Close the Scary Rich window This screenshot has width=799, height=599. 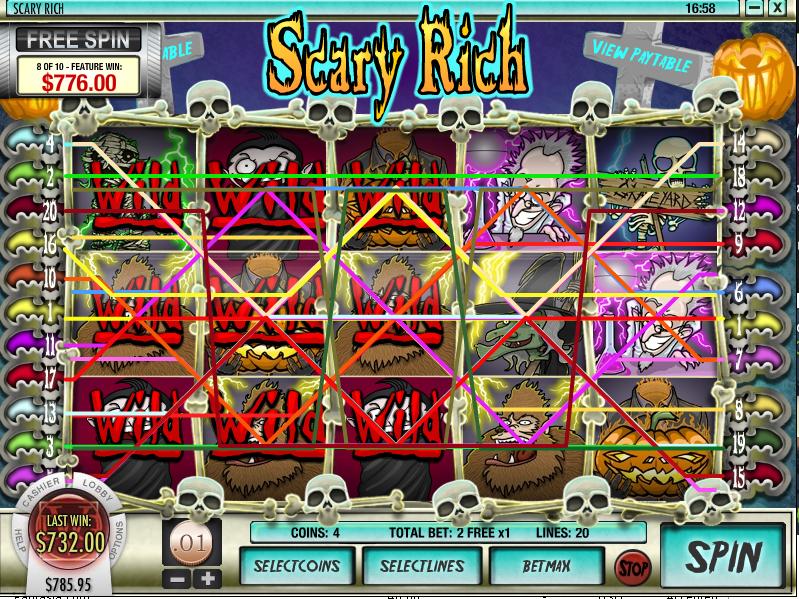777,8
